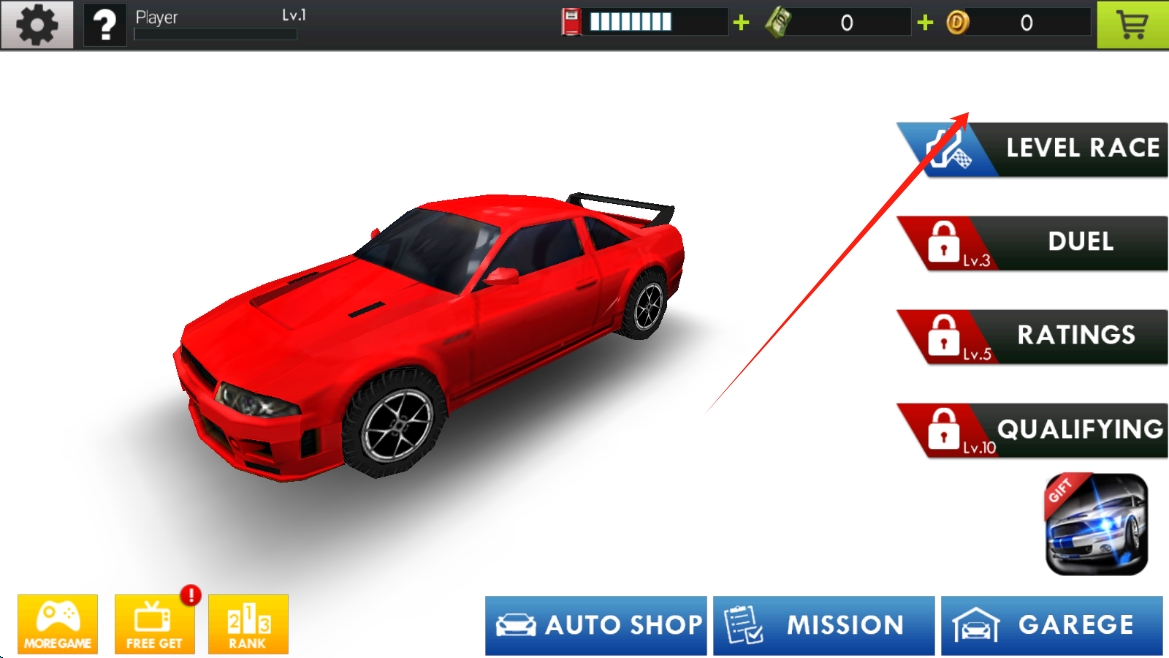
Task: Show the Rank leaderboard
Action: click(248, 624)
